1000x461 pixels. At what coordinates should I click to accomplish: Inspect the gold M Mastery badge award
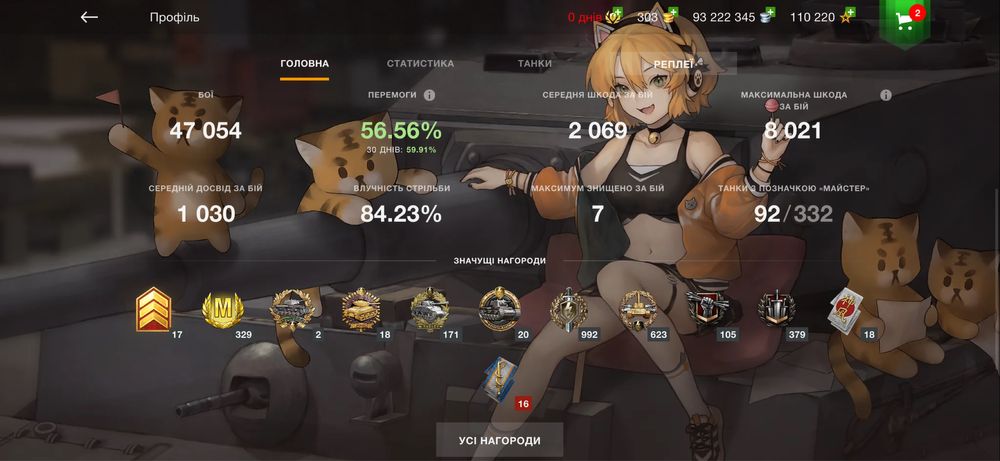coord(221,312)
